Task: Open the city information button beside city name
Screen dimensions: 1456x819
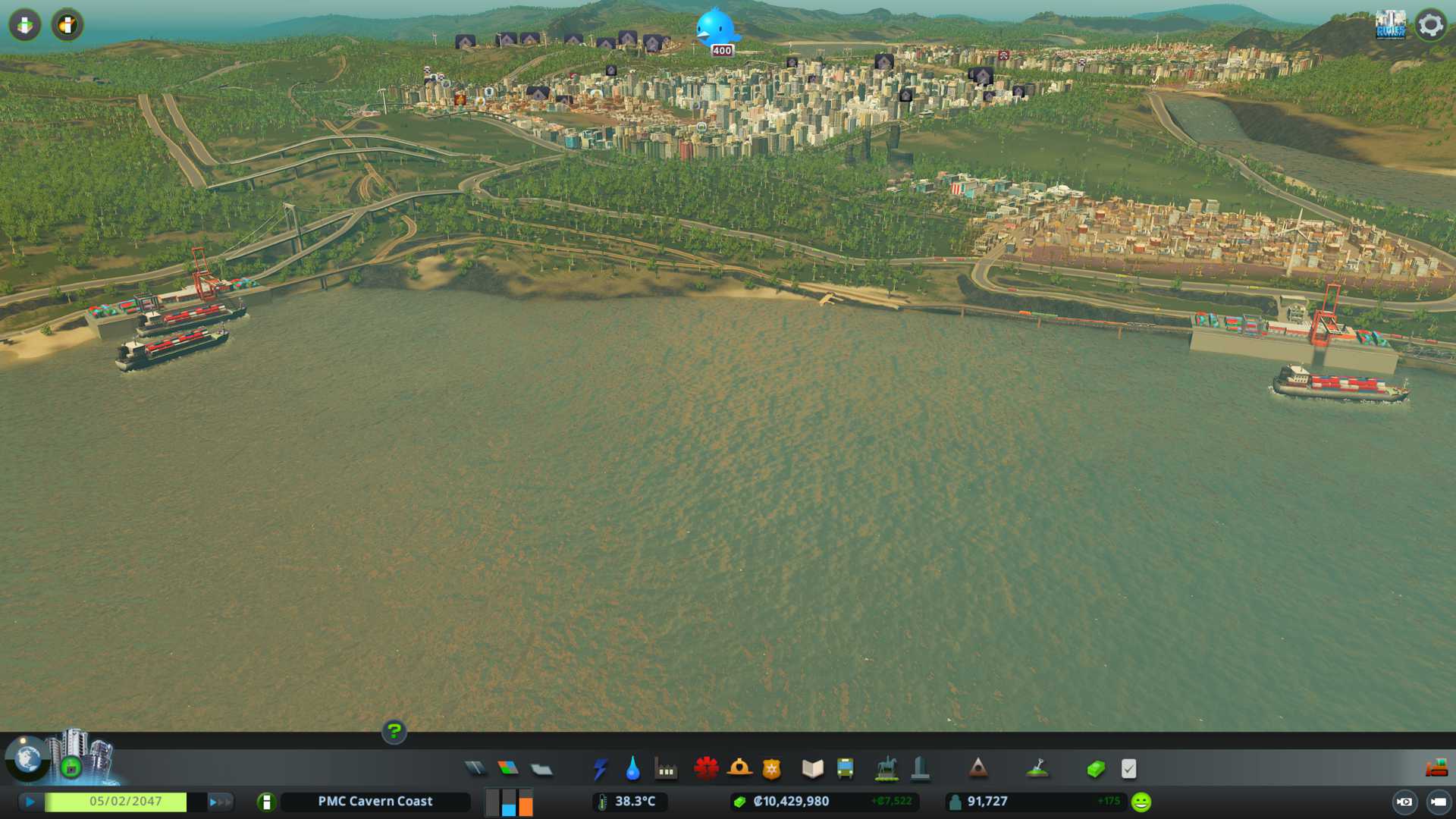Action: (x=266, y=802)
